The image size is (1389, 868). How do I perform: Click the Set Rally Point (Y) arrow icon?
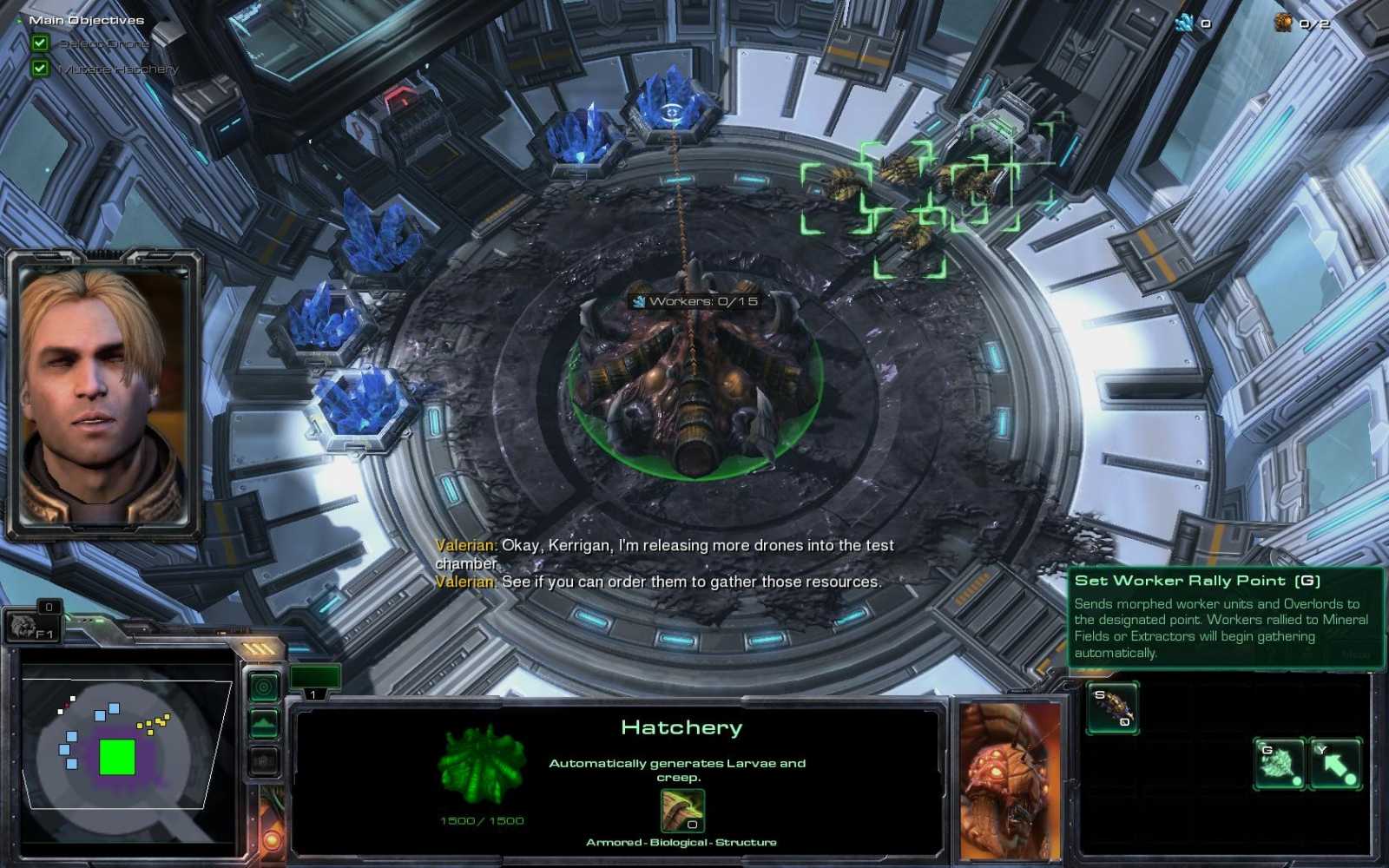point(1337,764)
